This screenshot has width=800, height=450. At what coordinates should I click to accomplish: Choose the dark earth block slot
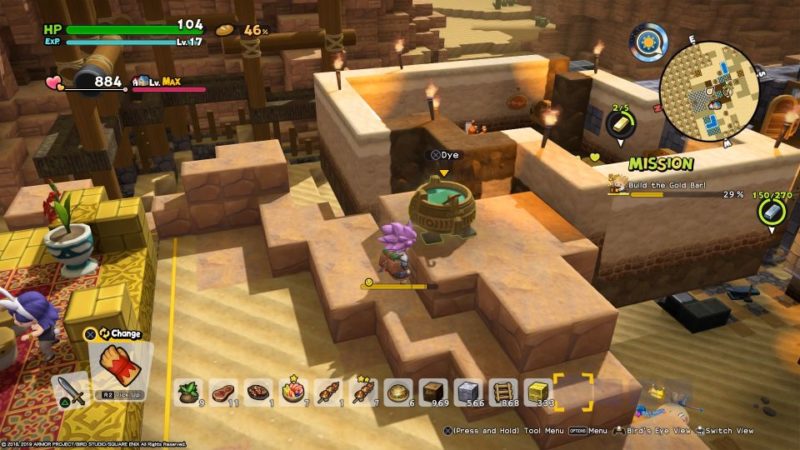(434, 391)
